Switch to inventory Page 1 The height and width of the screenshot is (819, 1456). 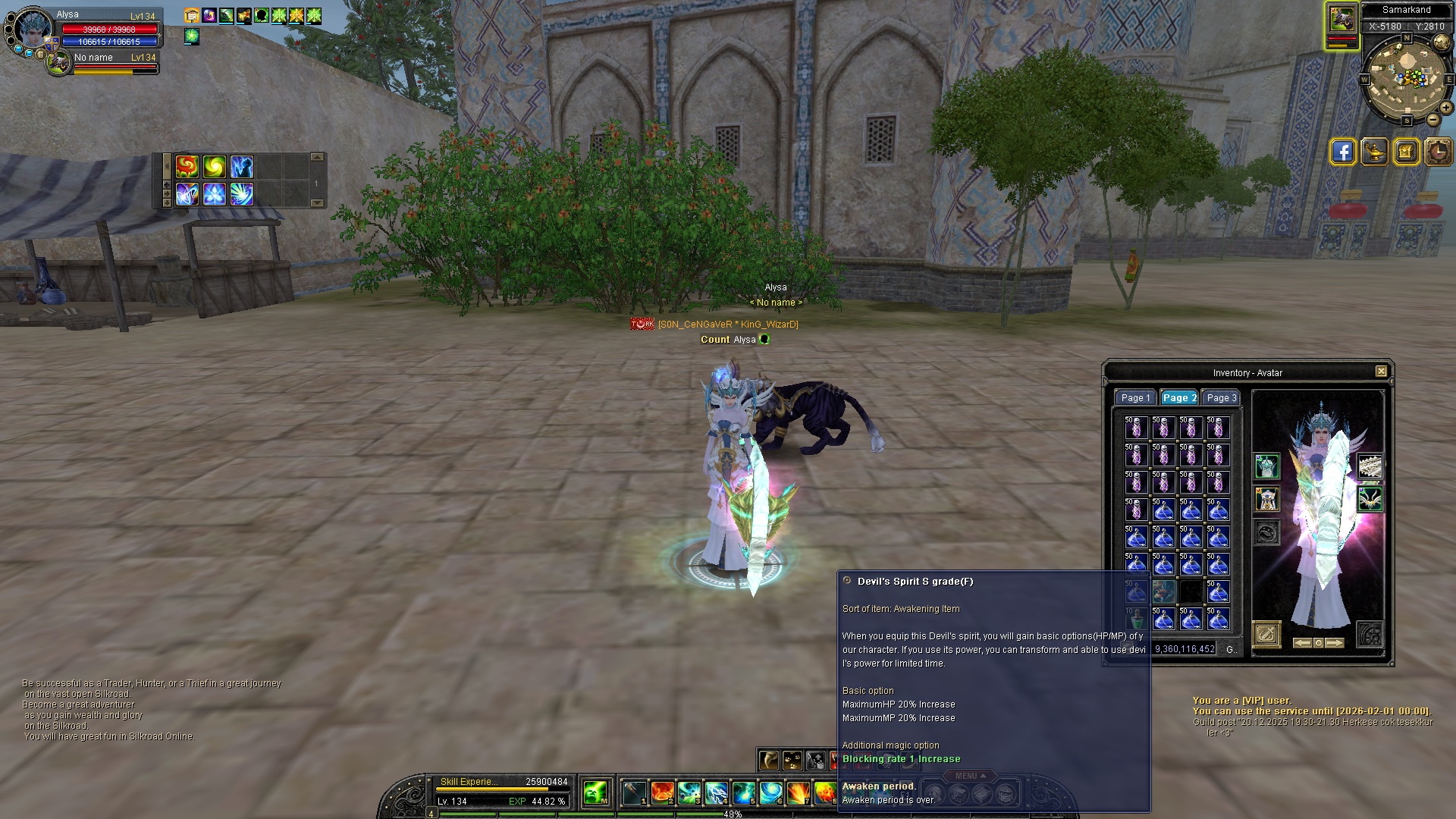[1135, 398]
